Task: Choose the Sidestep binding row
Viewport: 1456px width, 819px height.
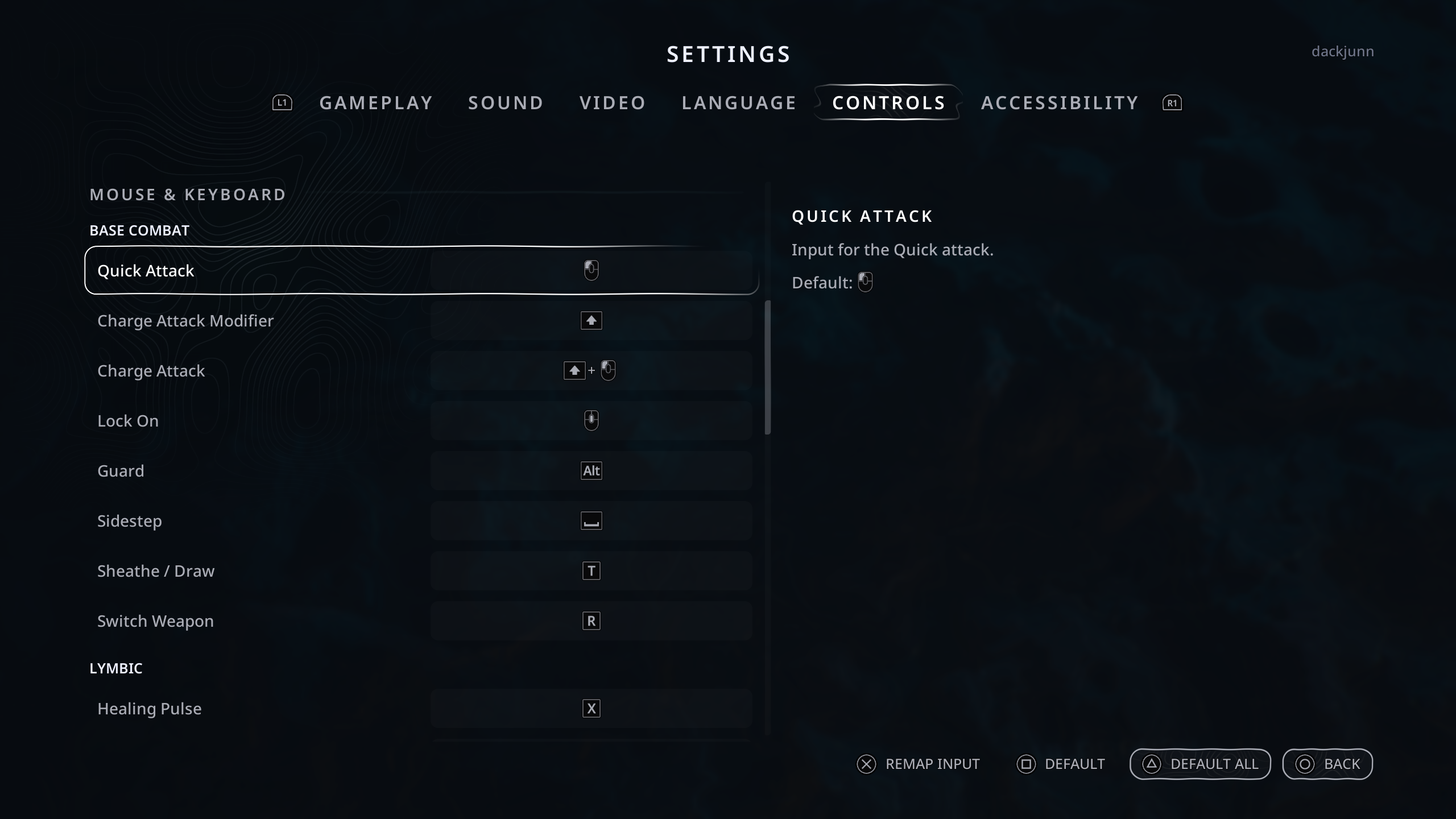Action: pos(421,521)
